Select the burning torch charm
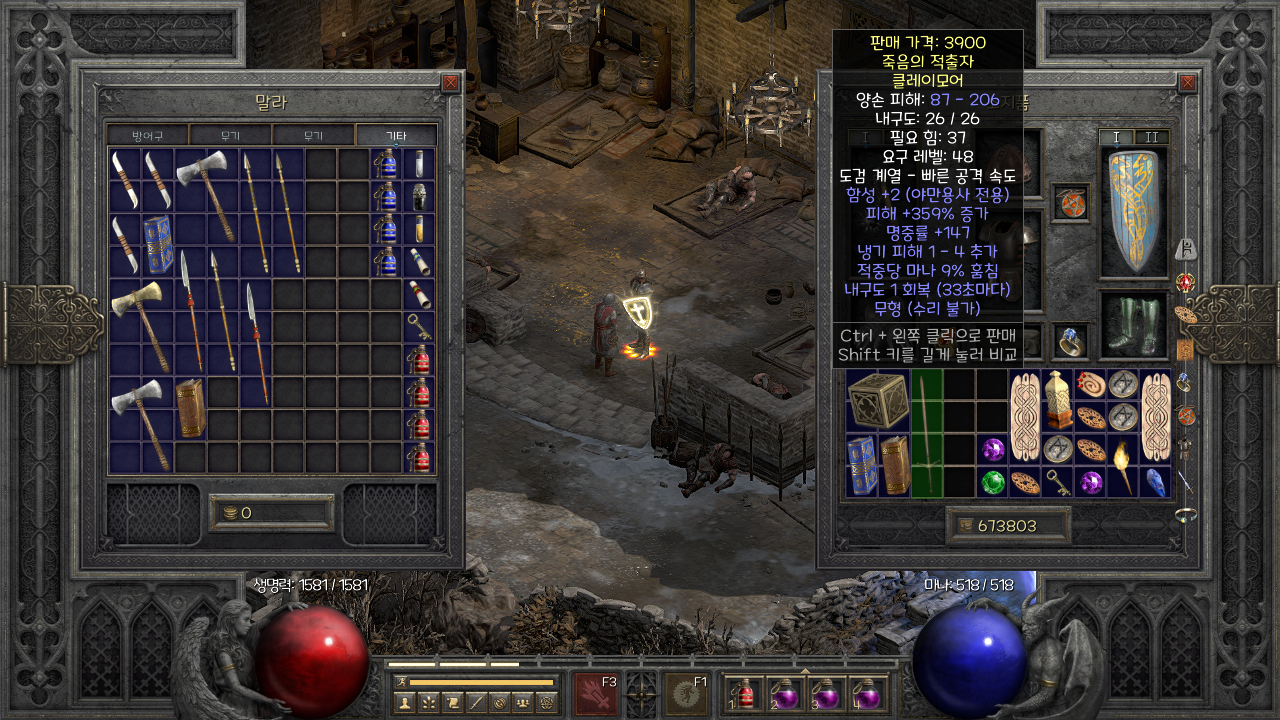The width and height of the screenshot is (1280, 720). [x=1124, y=466]
